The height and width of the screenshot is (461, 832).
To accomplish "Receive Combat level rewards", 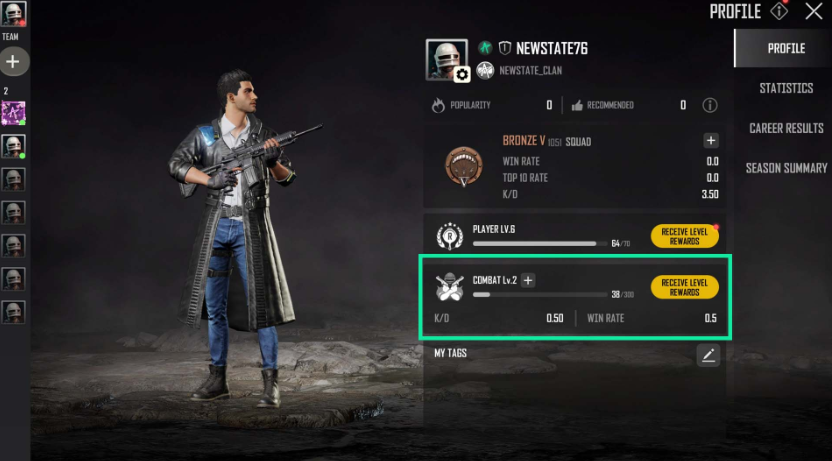I will 684,287.
